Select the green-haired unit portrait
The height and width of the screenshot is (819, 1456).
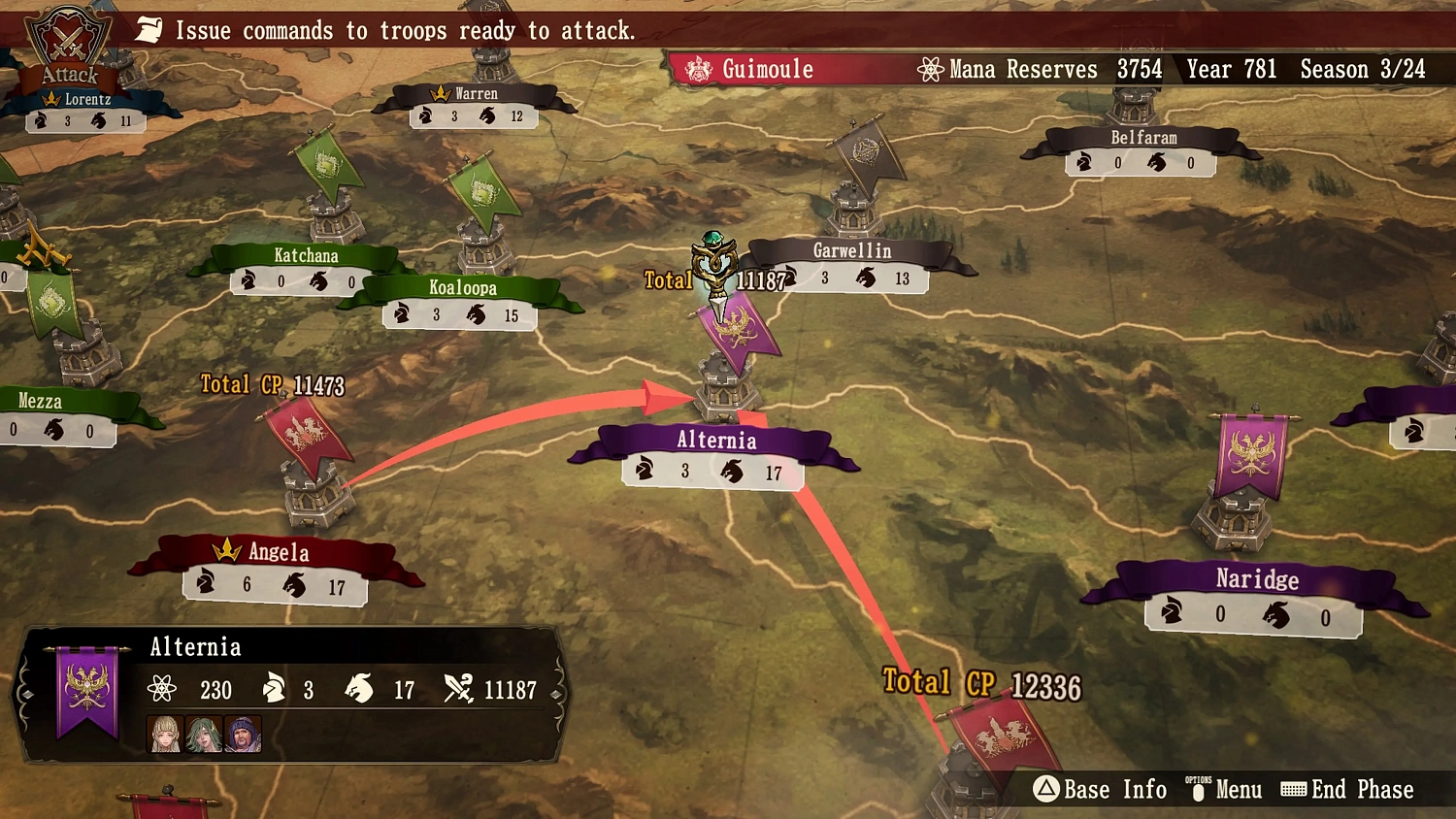204,735
